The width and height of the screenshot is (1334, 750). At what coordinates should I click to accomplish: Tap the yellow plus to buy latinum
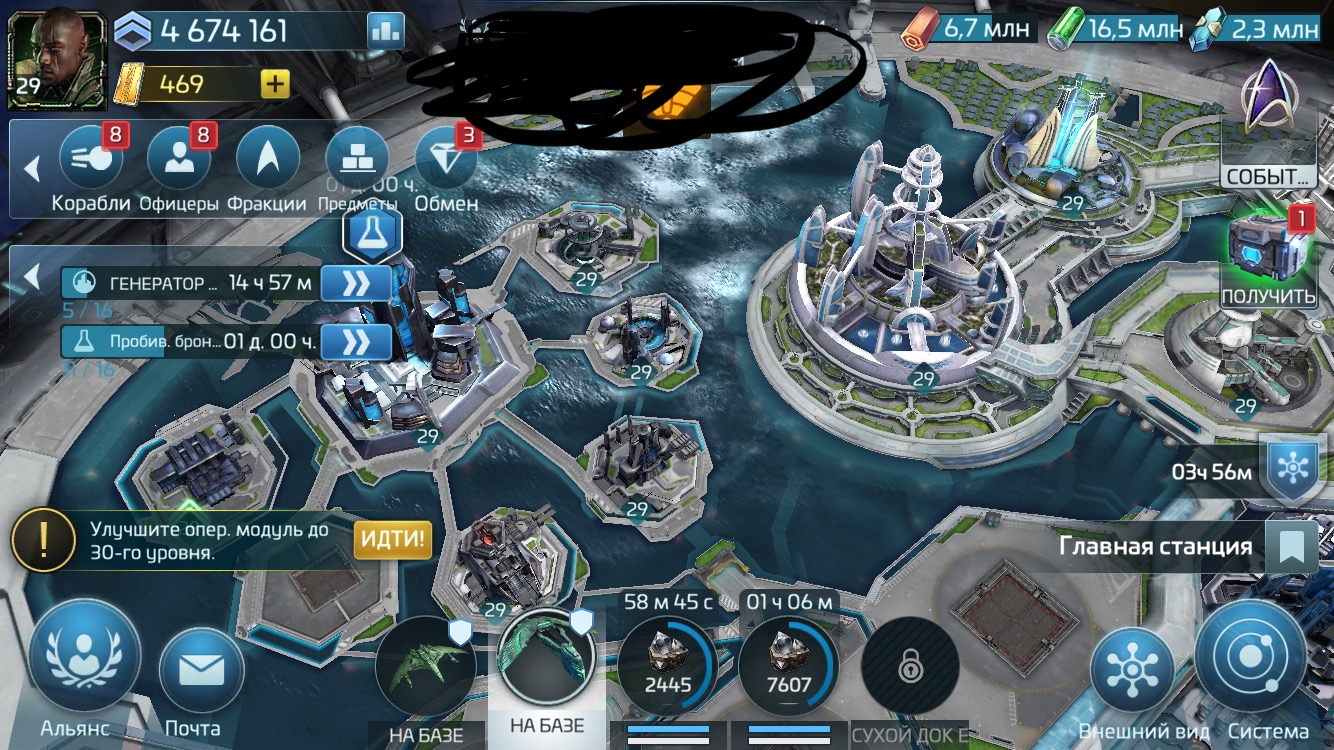(275, 84)
